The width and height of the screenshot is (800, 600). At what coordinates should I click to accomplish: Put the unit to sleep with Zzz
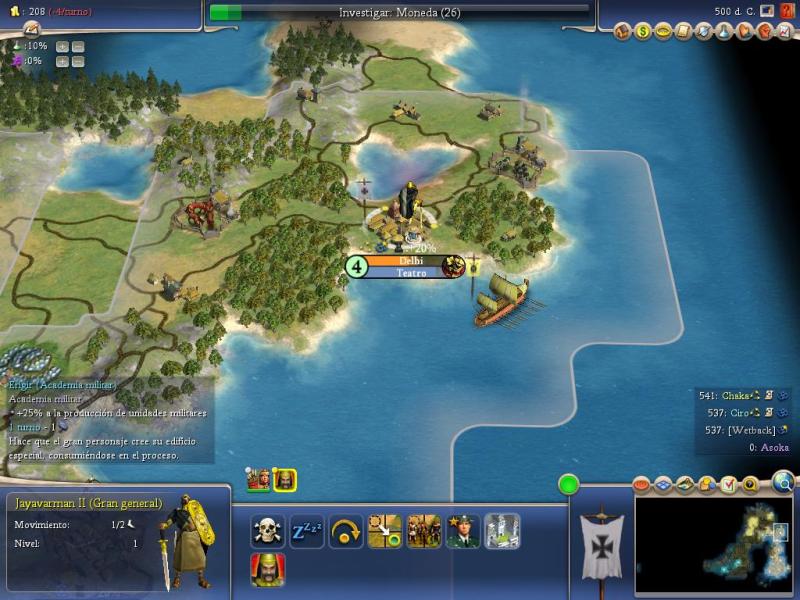(x=307, y=530)
